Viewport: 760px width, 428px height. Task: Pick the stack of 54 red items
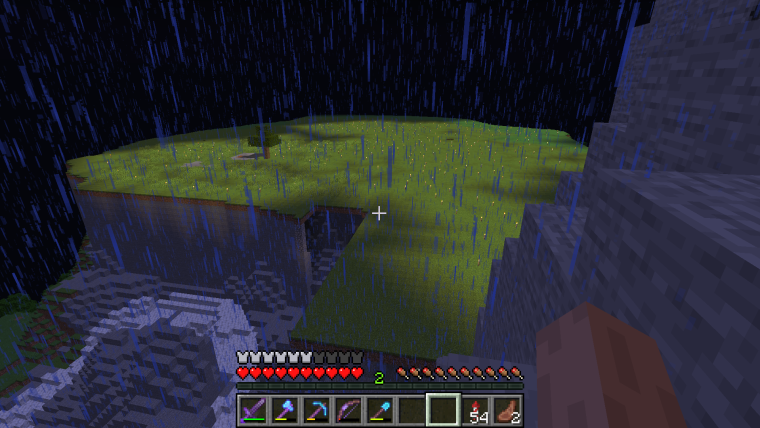click(474, 410)
